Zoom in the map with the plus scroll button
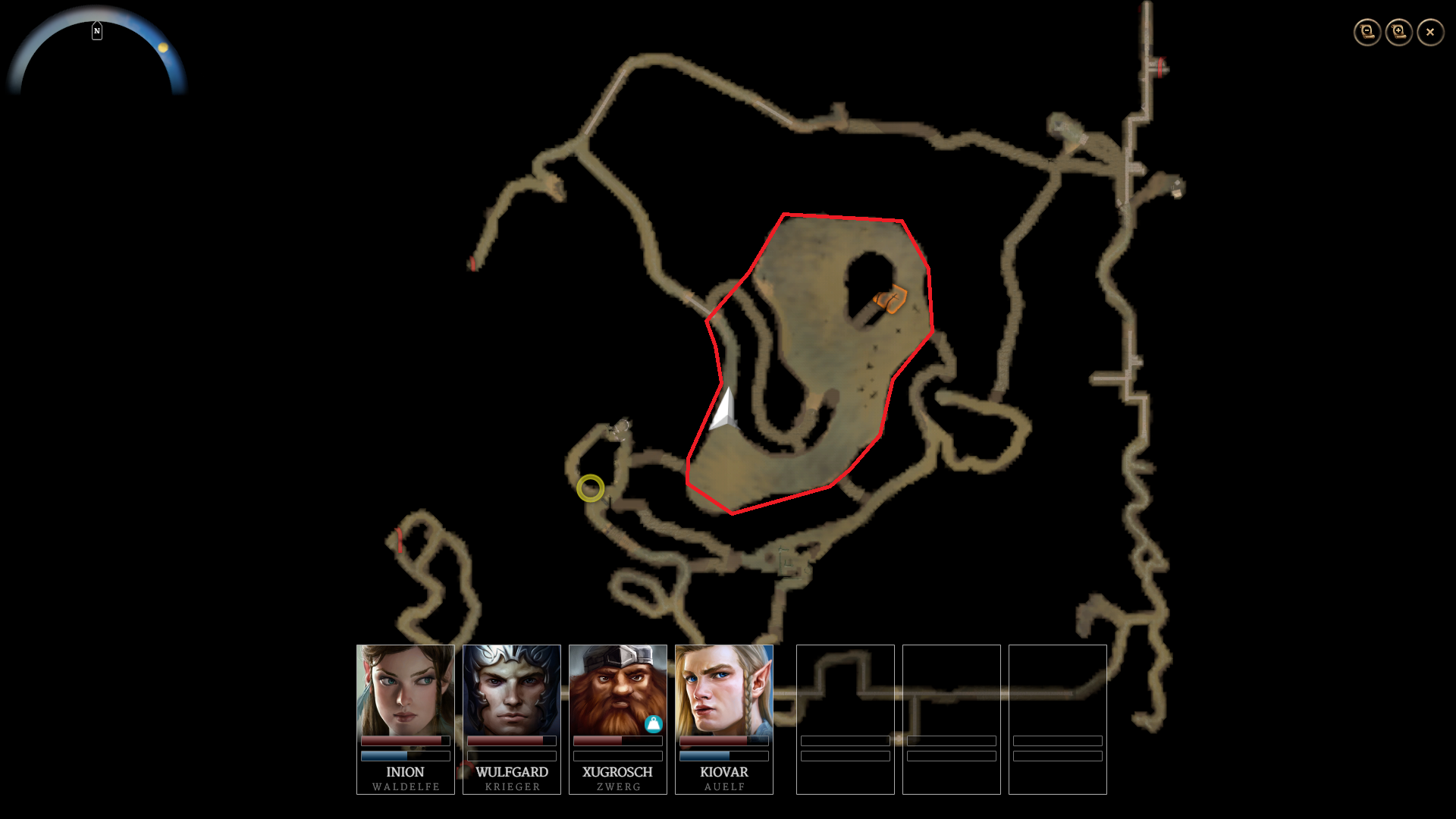The height and width of the screenshot is (819, 1456). click(x=1399, y=32)
